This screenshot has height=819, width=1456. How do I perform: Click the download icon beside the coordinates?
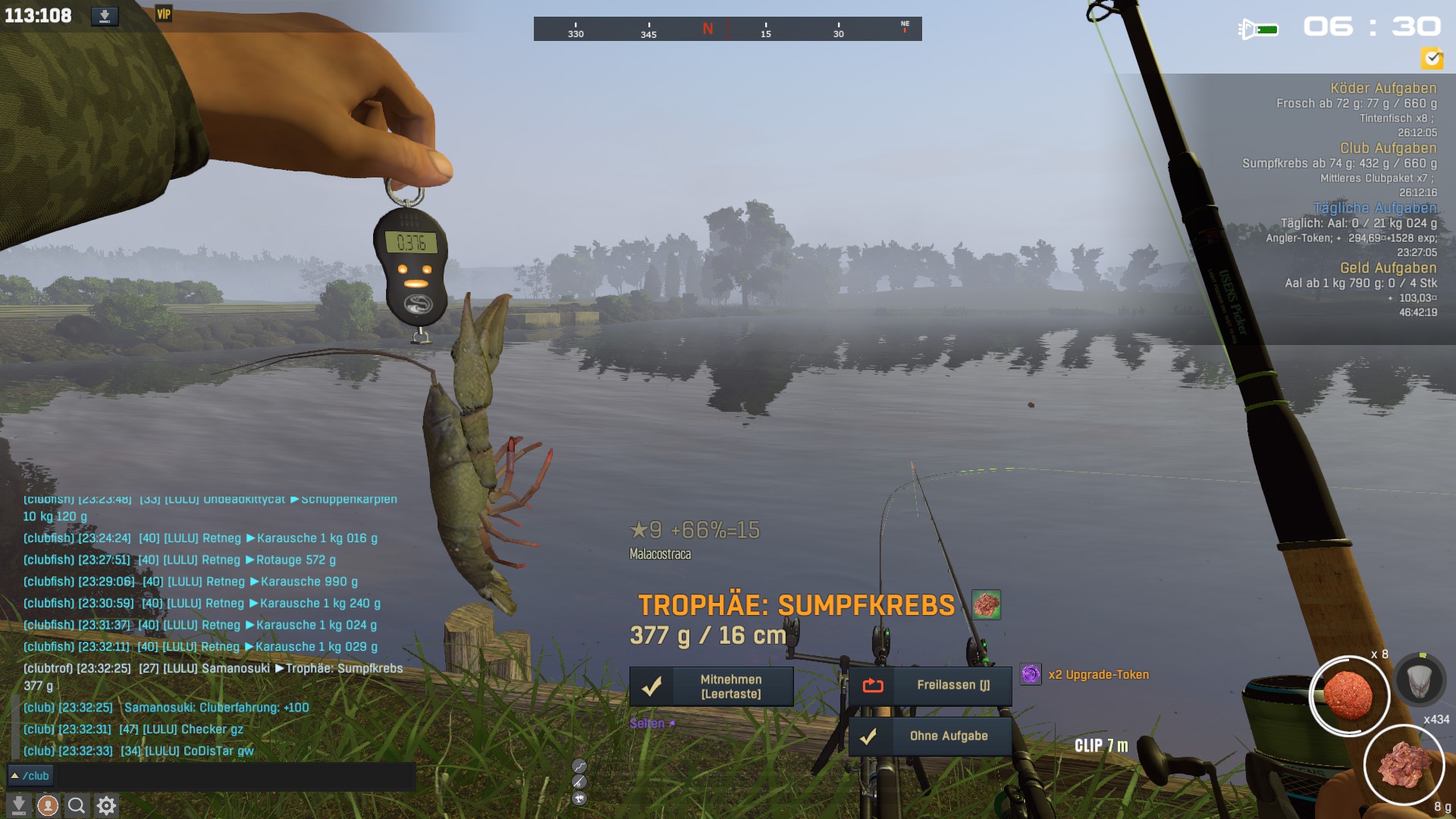pyautogui.click(x=105, y=16)
